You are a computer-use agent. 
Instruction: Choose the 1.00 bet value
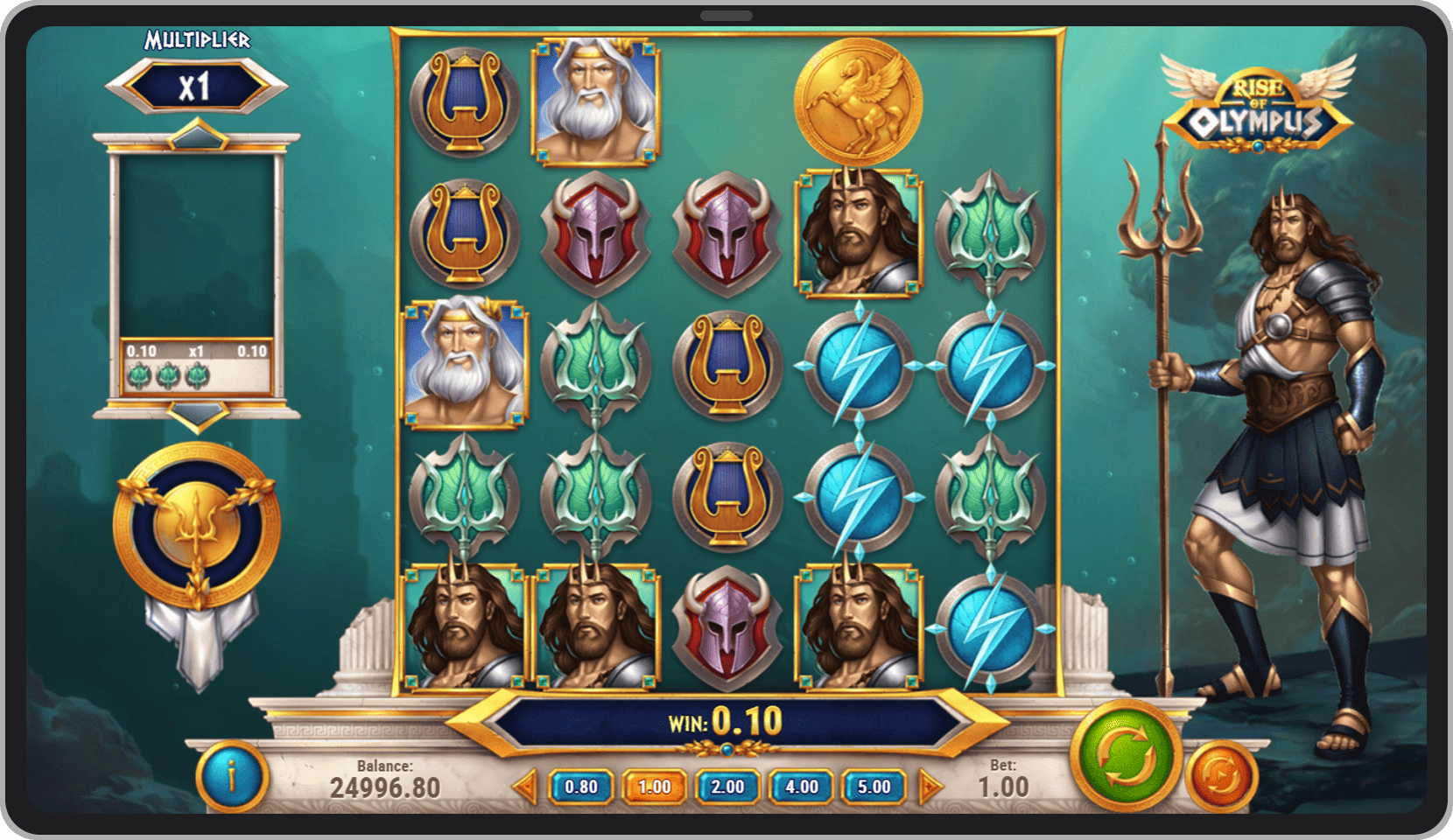click(654, 787)
